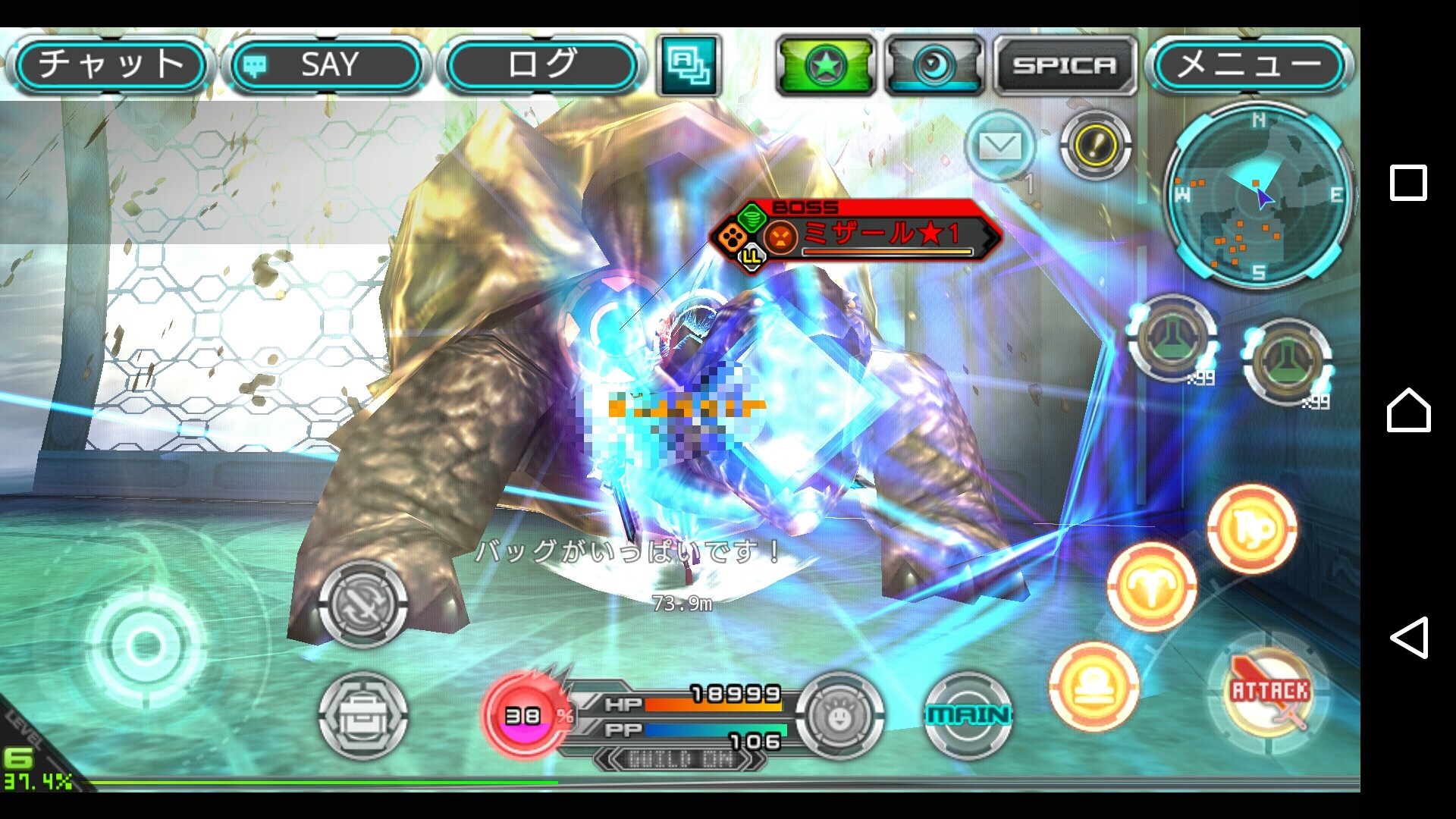1456x819 pixels.
Task: Activate the green star button
Action: coord(825,66)
